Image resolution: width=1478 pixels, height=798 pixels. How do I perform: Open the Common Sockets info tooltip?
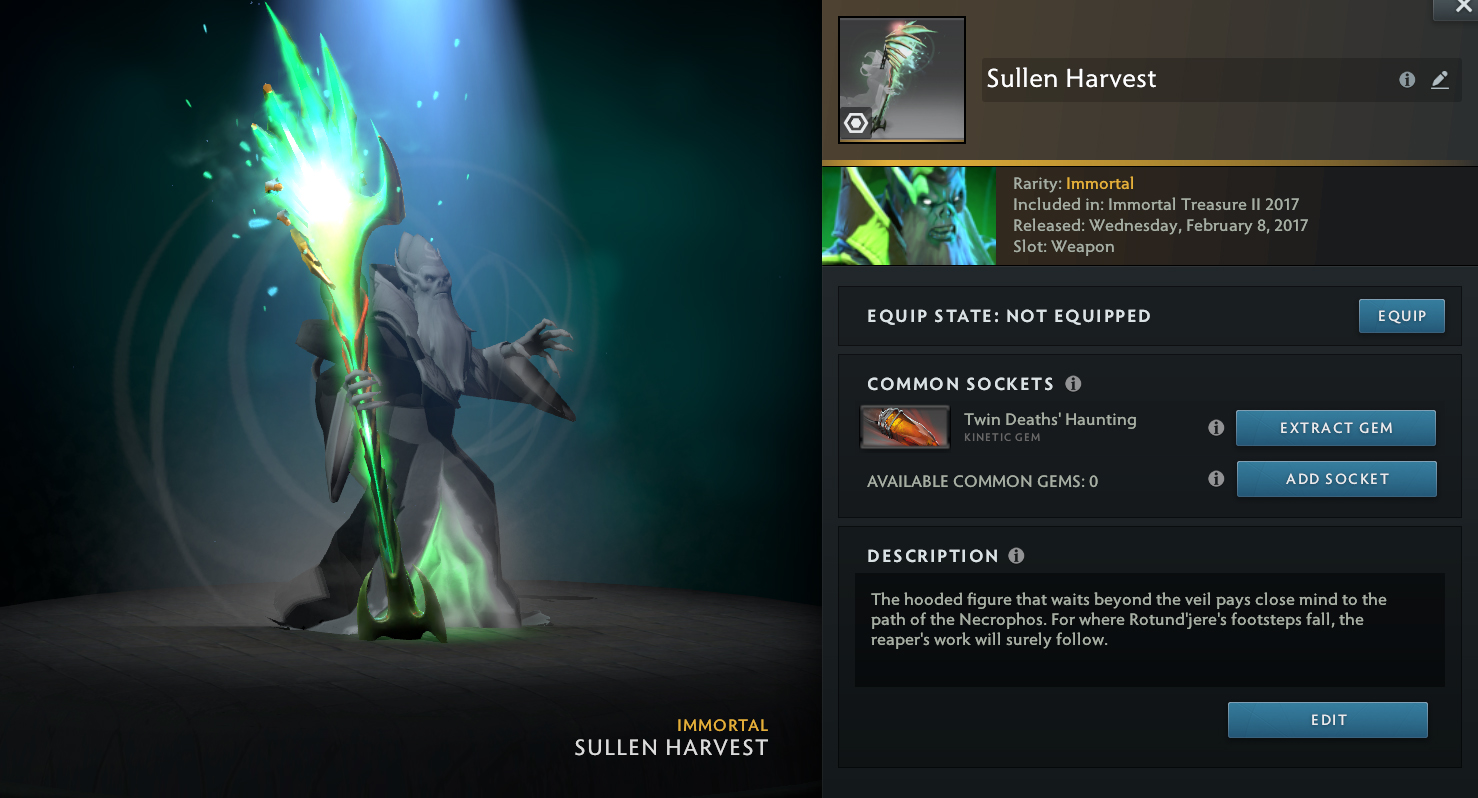point(1073,384)
